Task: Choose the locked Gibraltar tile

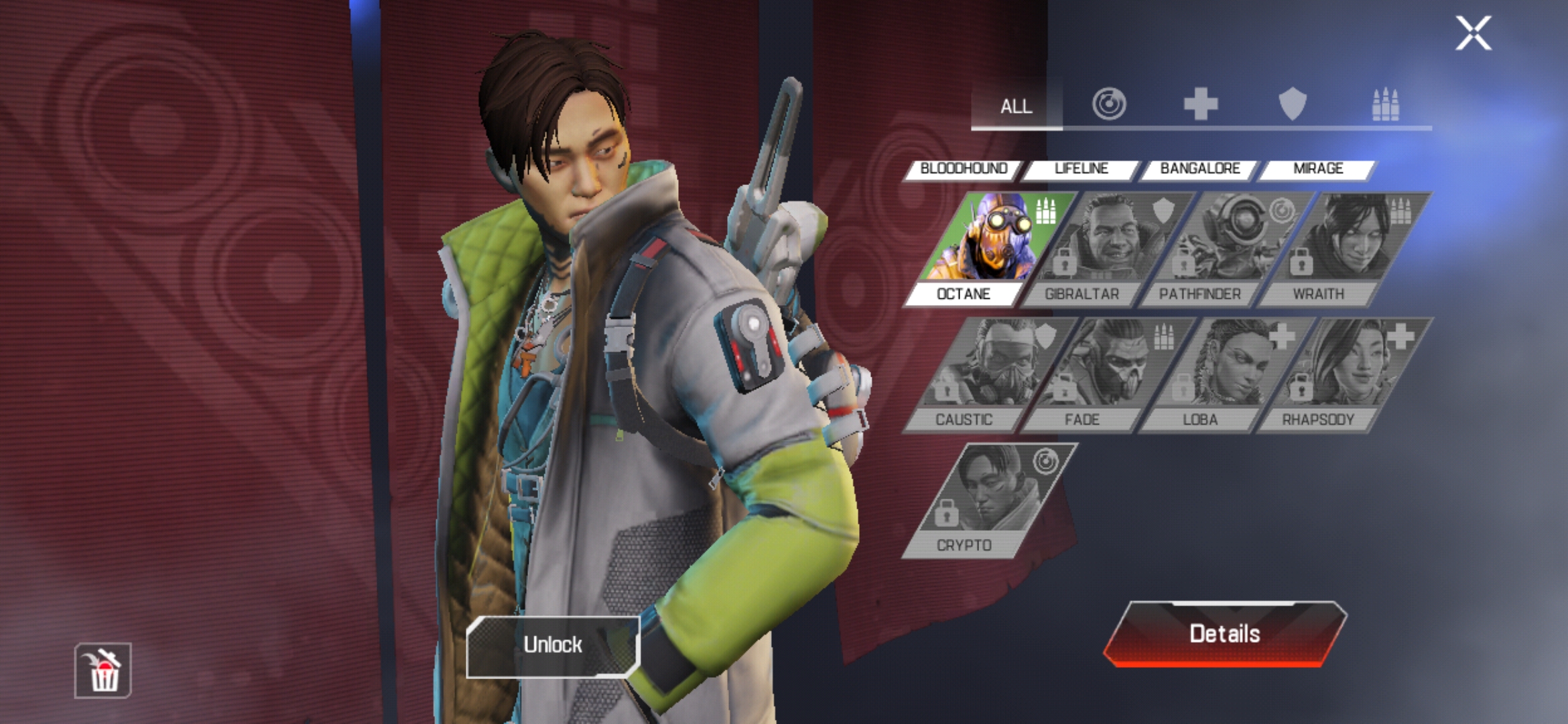Action: point(1104,248)
